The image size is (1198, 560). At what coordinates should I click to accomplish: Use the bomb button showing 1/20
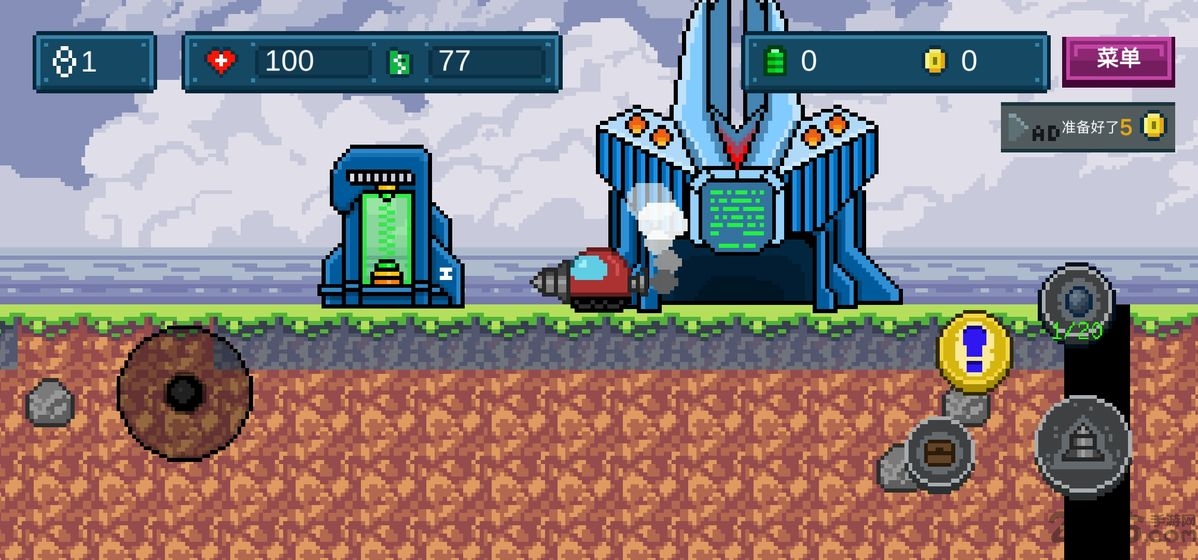pos(1076,300)
